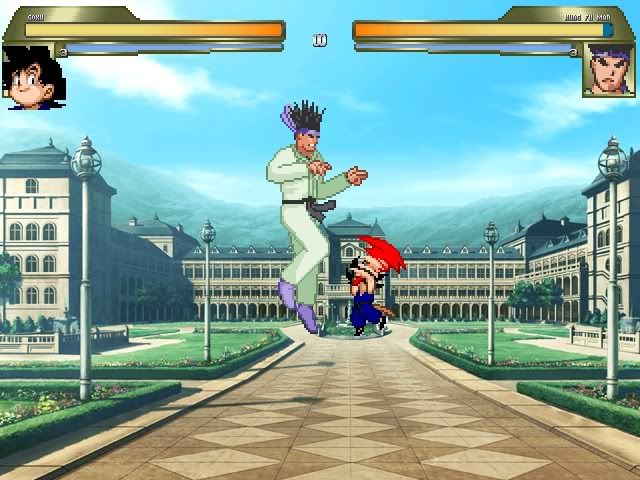Click Goku's character portrait
The height and width of the screenshot is (480, 640).
(x=33, y=76)
